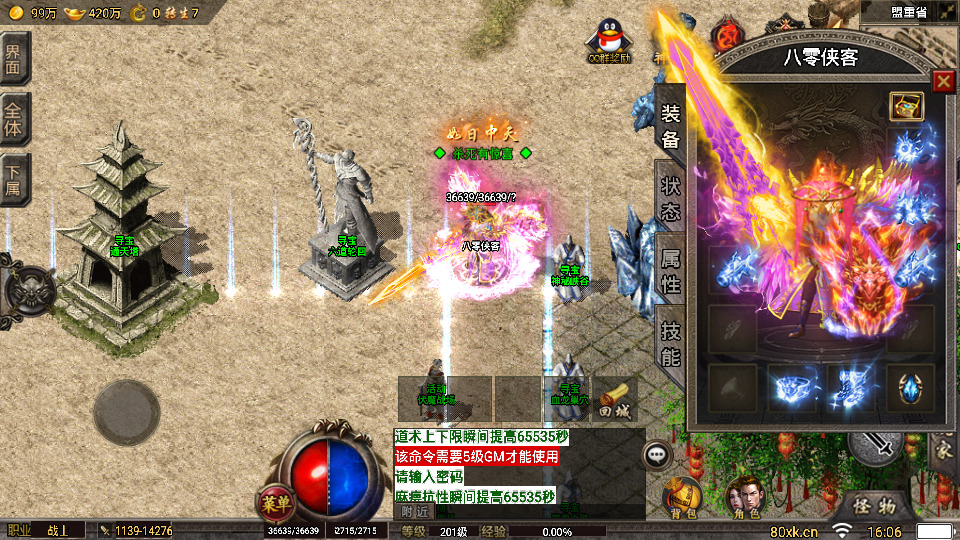Switch chat to the 附近 nearby channel

[411, 510]
